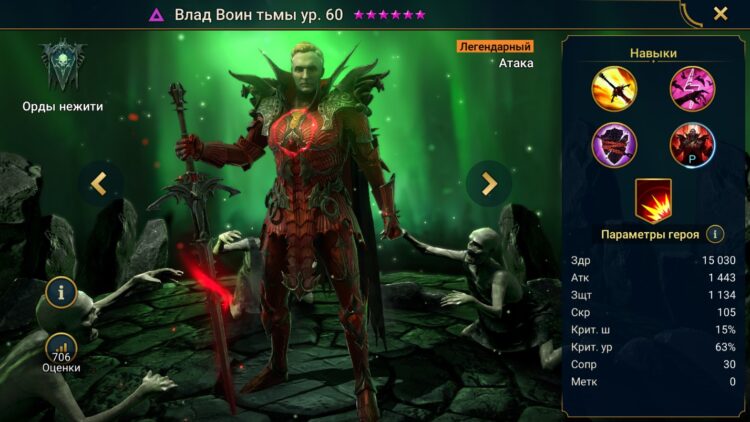Close the hero info screen

pos(720,14)
